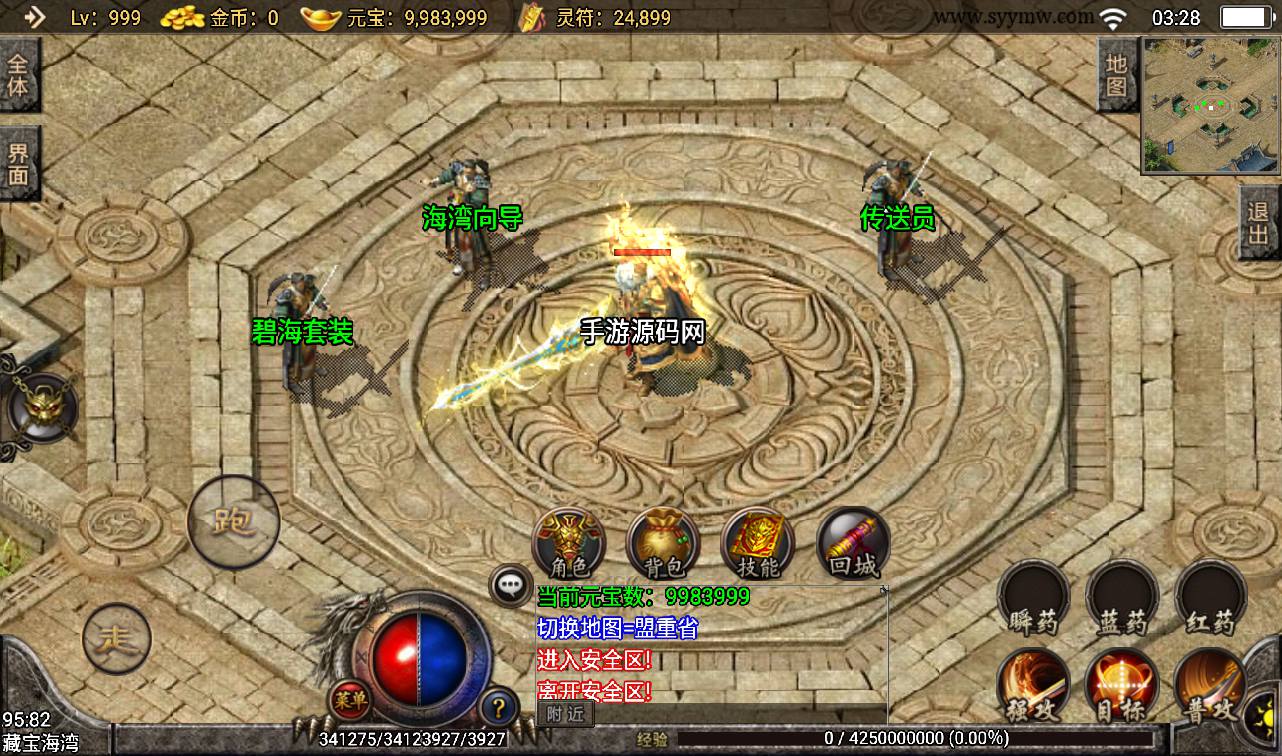This screenshot has height=756, width=1282.
Task: Toggle the 走 walk button
Action: 117,637
